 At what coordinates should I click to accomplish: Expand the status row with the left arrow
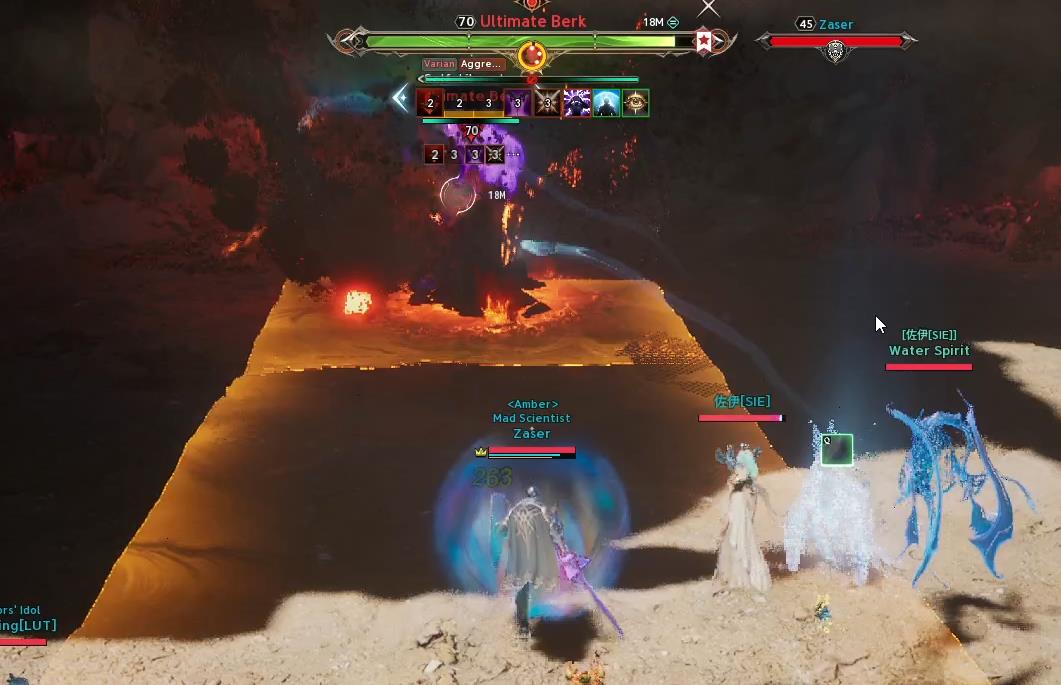401,98
